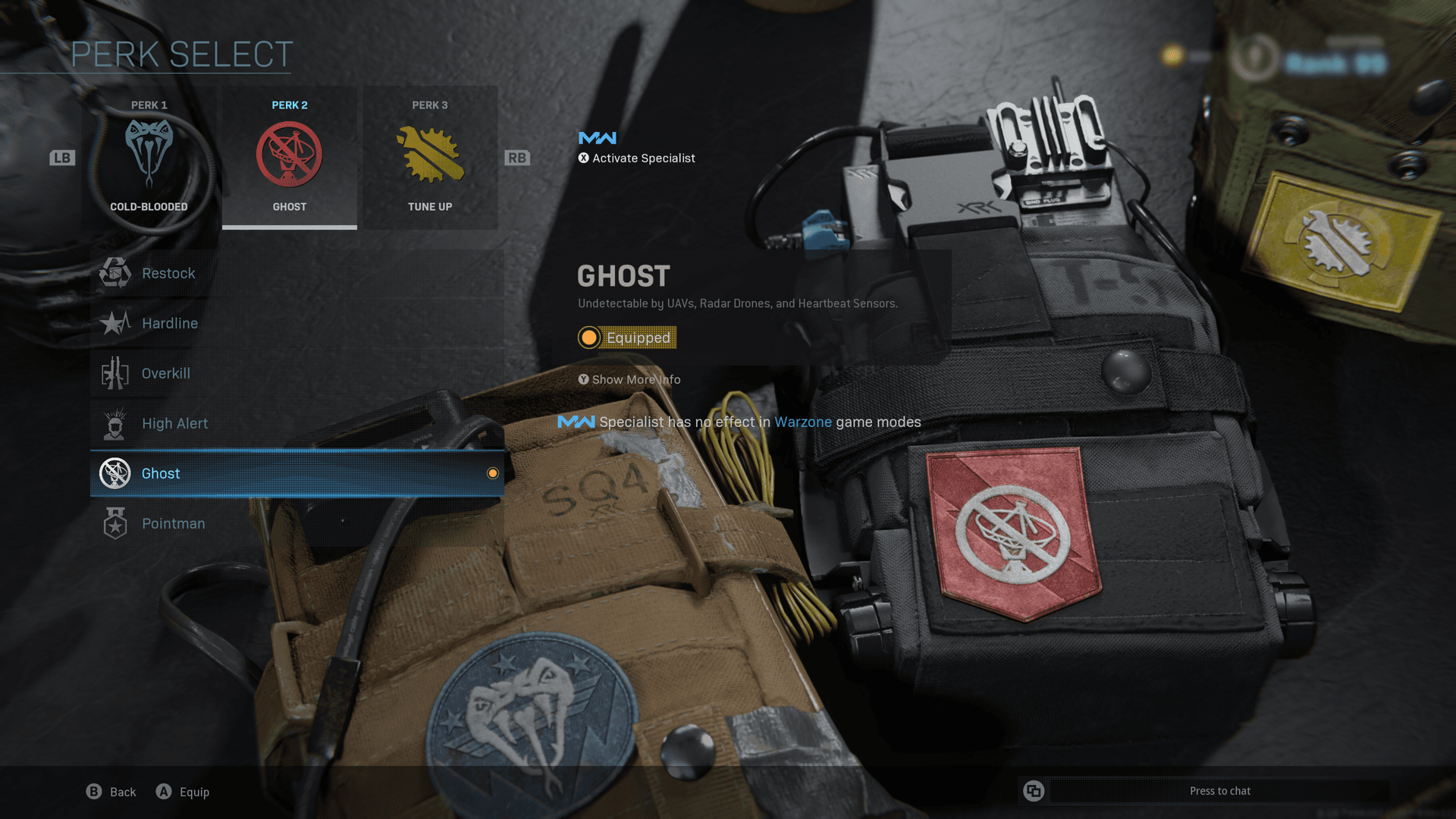Click the equipped radio dot beside Ghost
This screenshot has height=819, width=1456.
pos(493,473)
